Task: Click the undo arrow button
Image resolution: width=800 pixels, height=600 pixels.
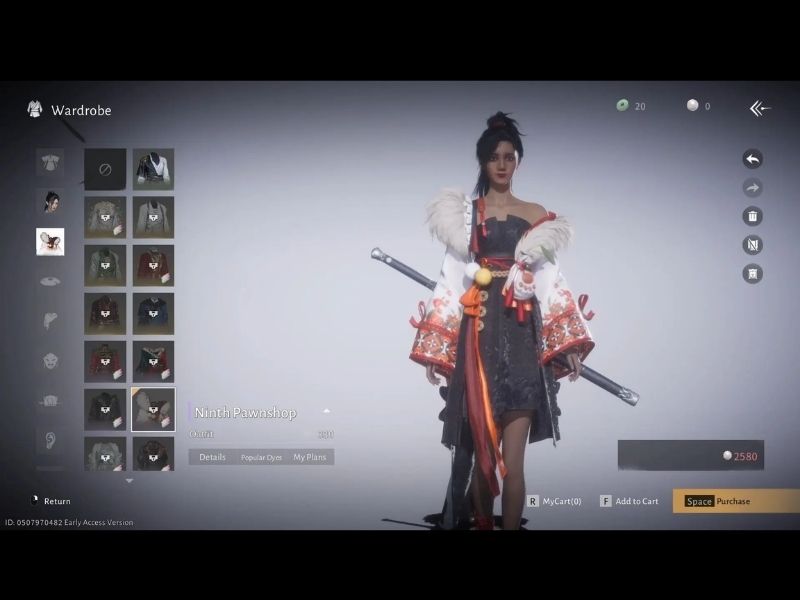Action: 753,159
